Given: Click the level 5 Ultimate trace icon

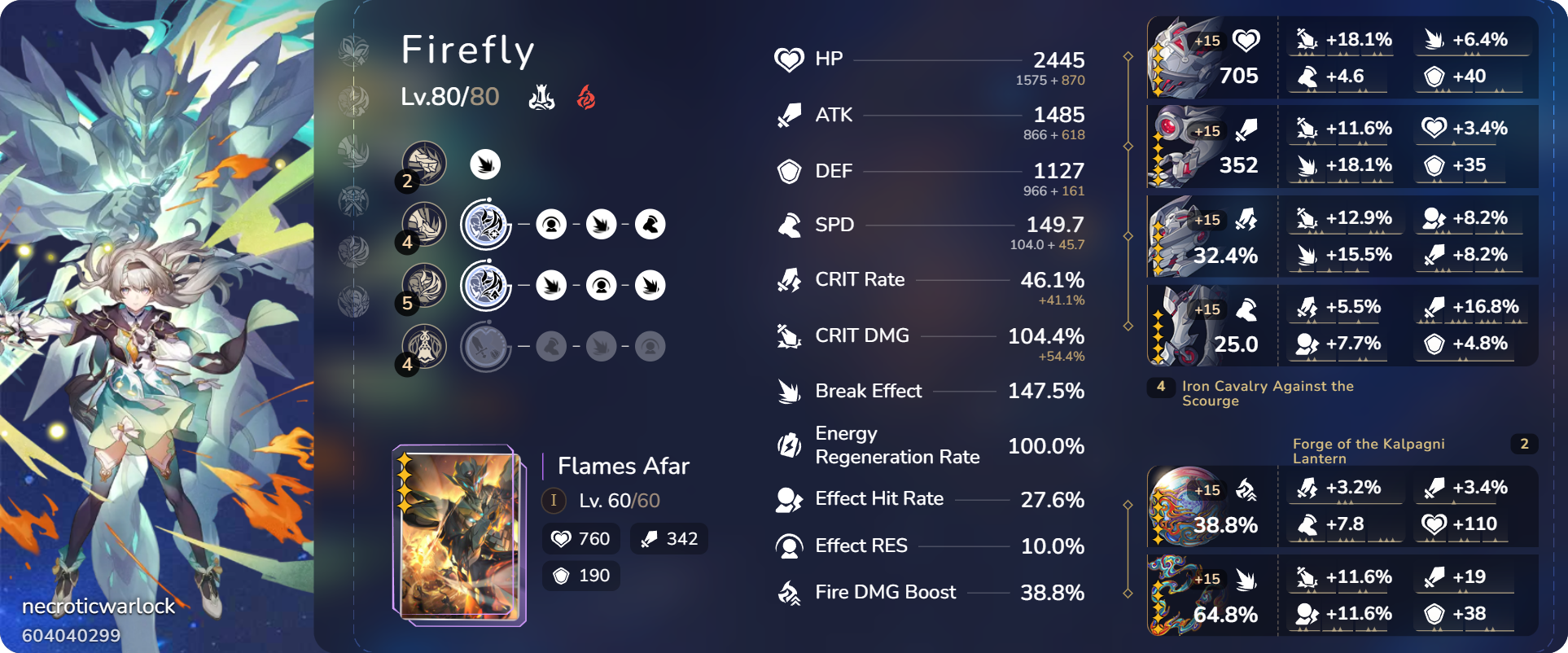Looking at the screenshot, I should [x=423, y=285].
